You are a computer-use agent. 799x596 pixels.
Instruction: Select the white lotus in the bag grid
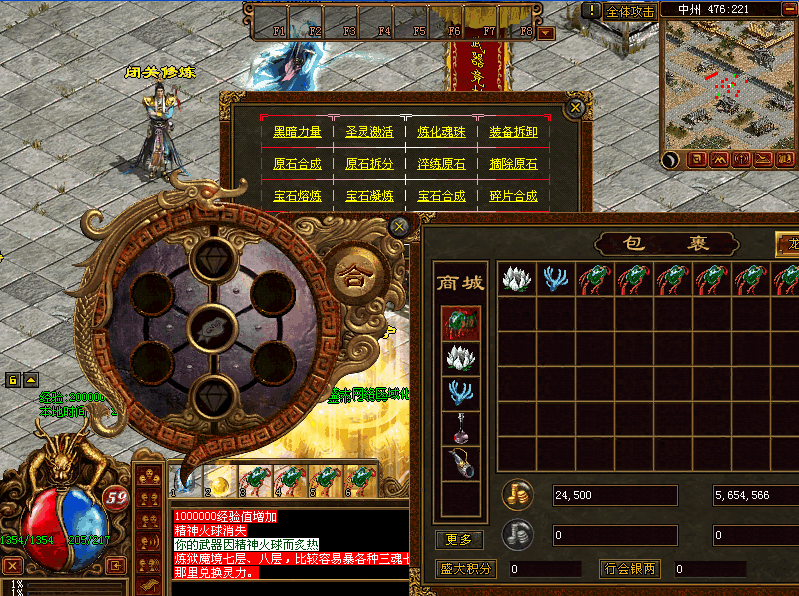(x=517, y=279)
